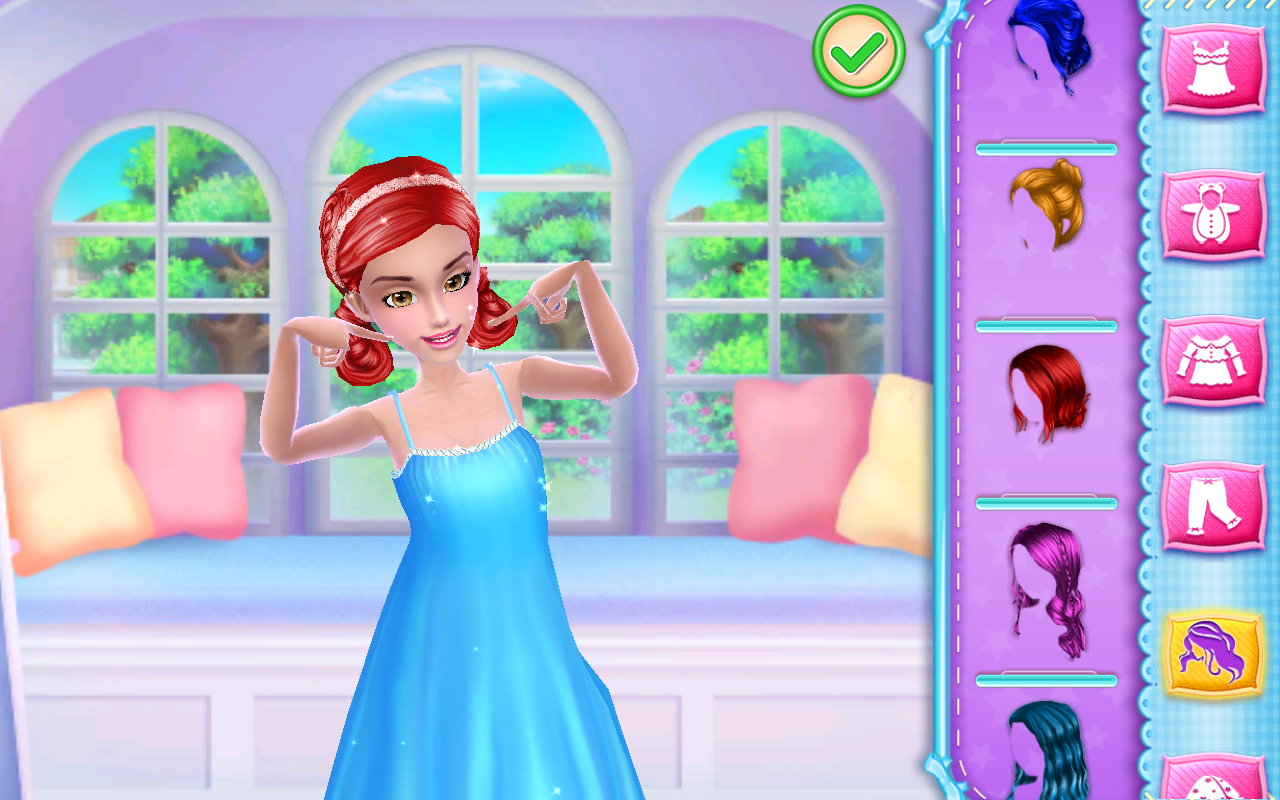Open the polka dot category at bottom
The width and height of the screenshot is (1280, 800).
pyautogui.click(x=1214, y=780)
